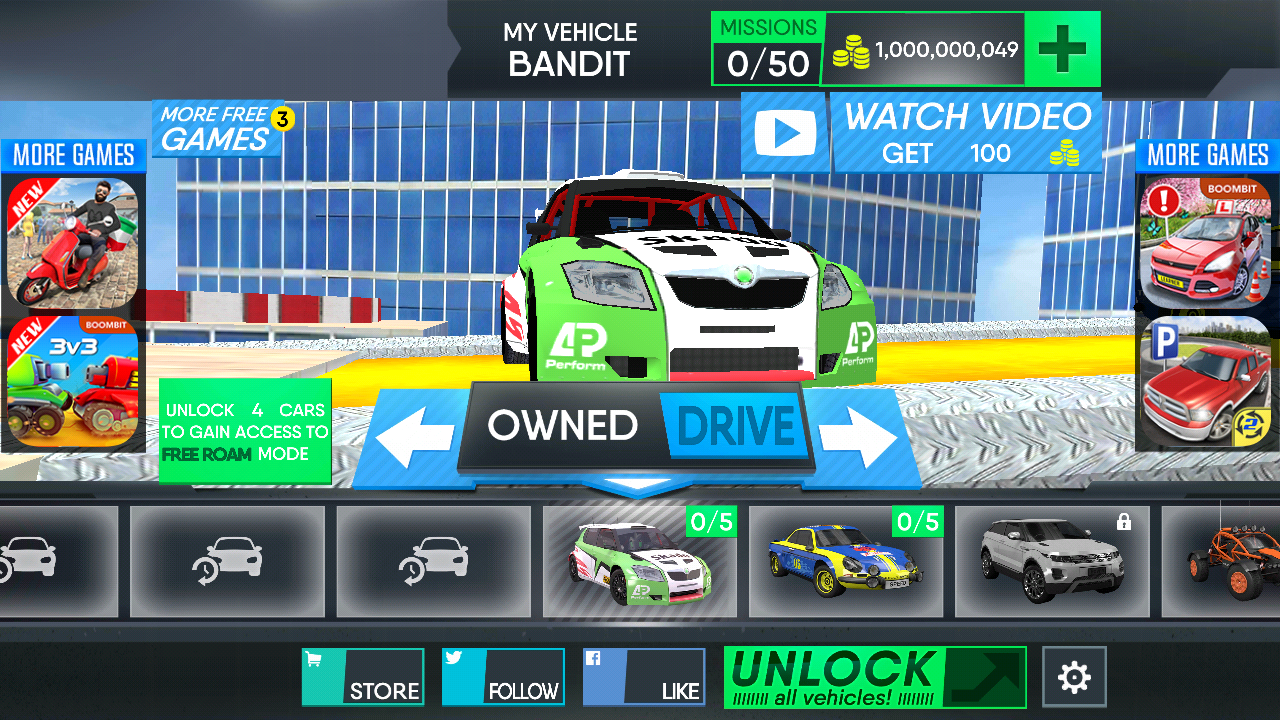Open the missions 0/50 panel
The image size is (1280, 720).
[767, 49]
